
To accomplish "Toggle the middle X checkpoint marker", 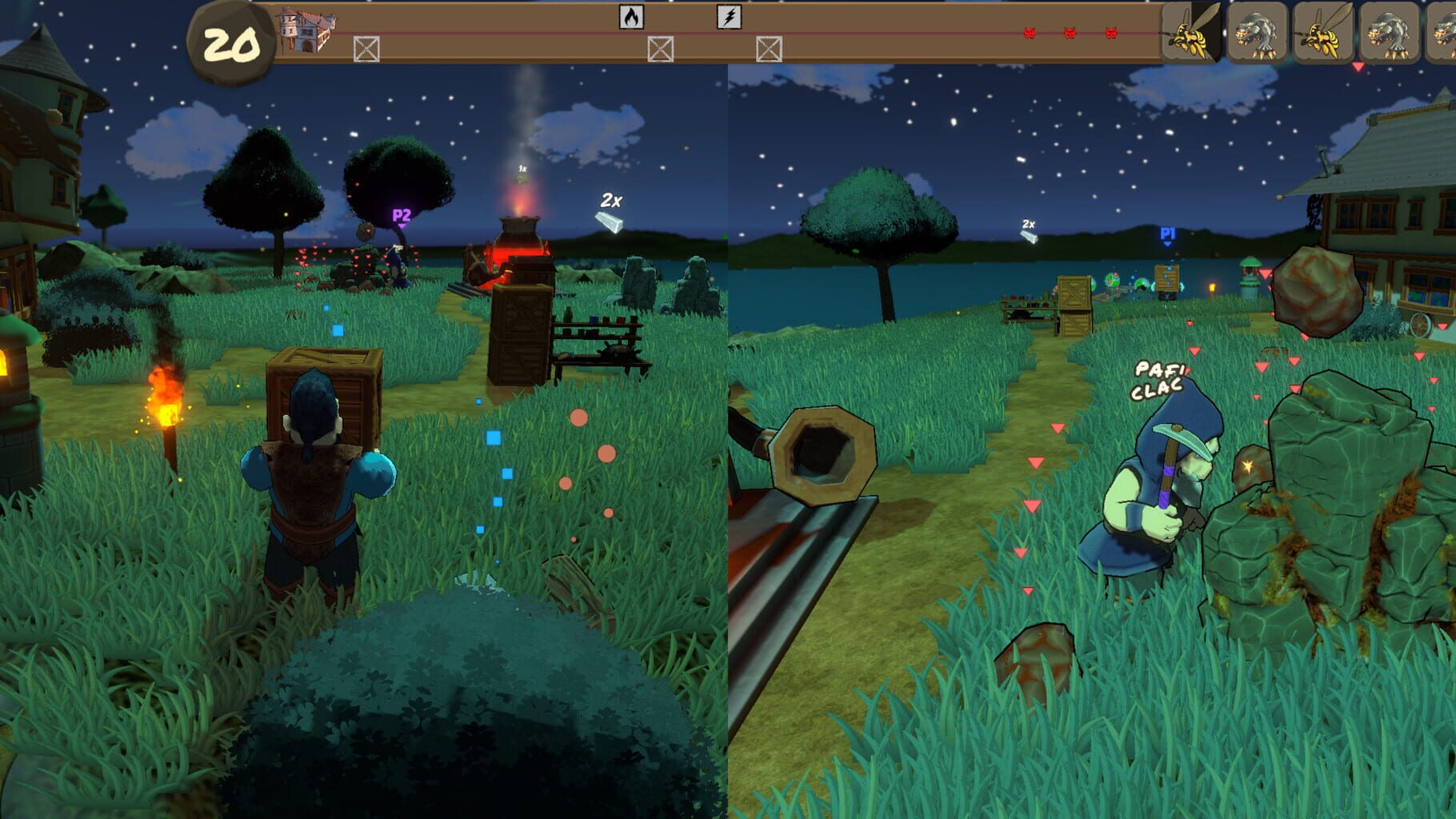I will point(661,50).
